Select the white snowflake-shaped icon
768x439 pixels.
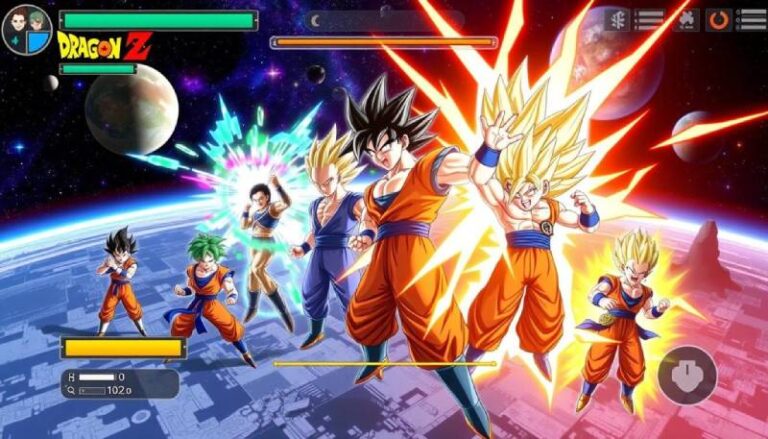pyautogui.click(x=616, y=19)
